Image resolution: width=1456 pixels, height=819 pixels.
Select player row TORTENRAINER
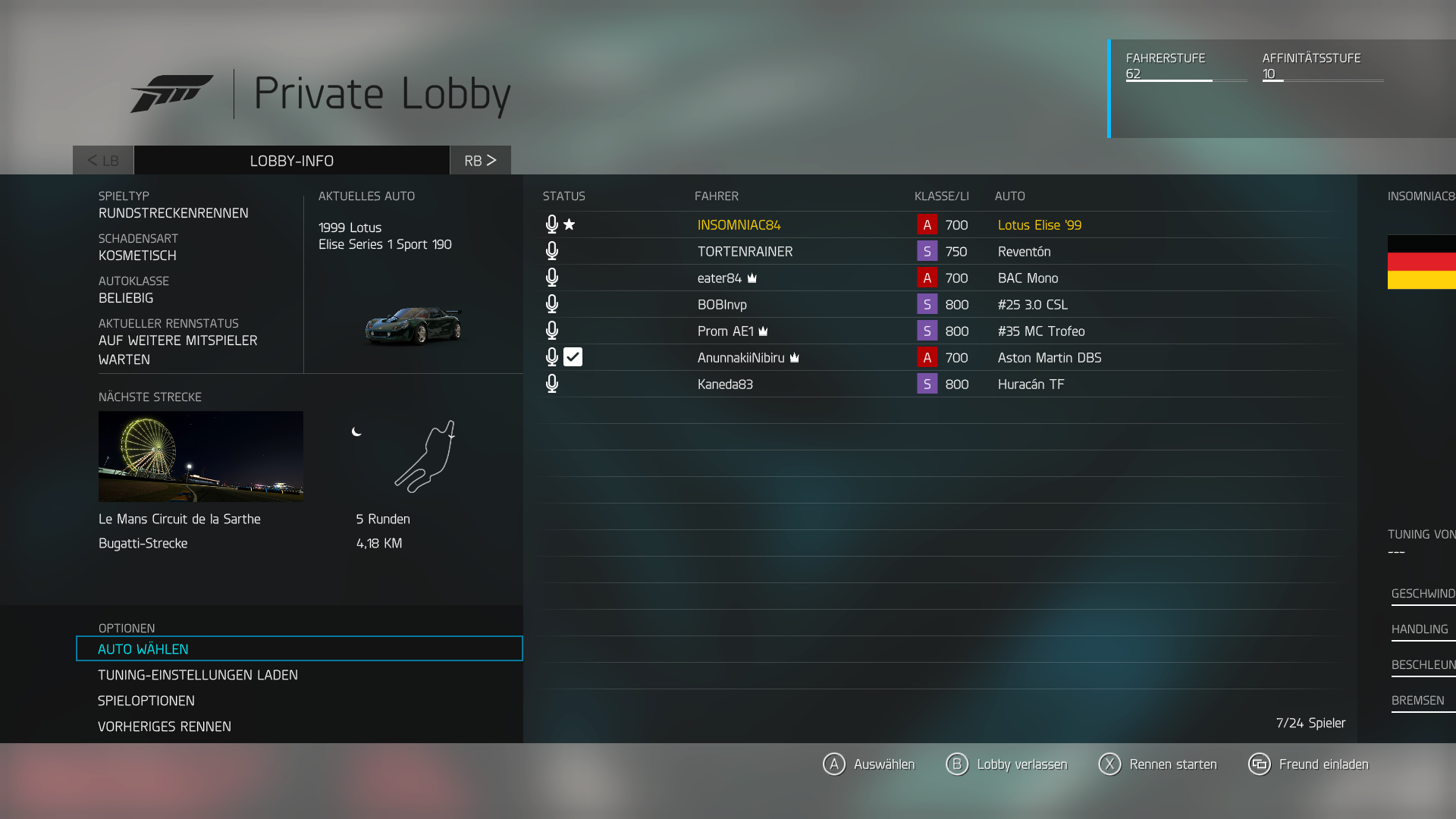click(x=745, y=252)
